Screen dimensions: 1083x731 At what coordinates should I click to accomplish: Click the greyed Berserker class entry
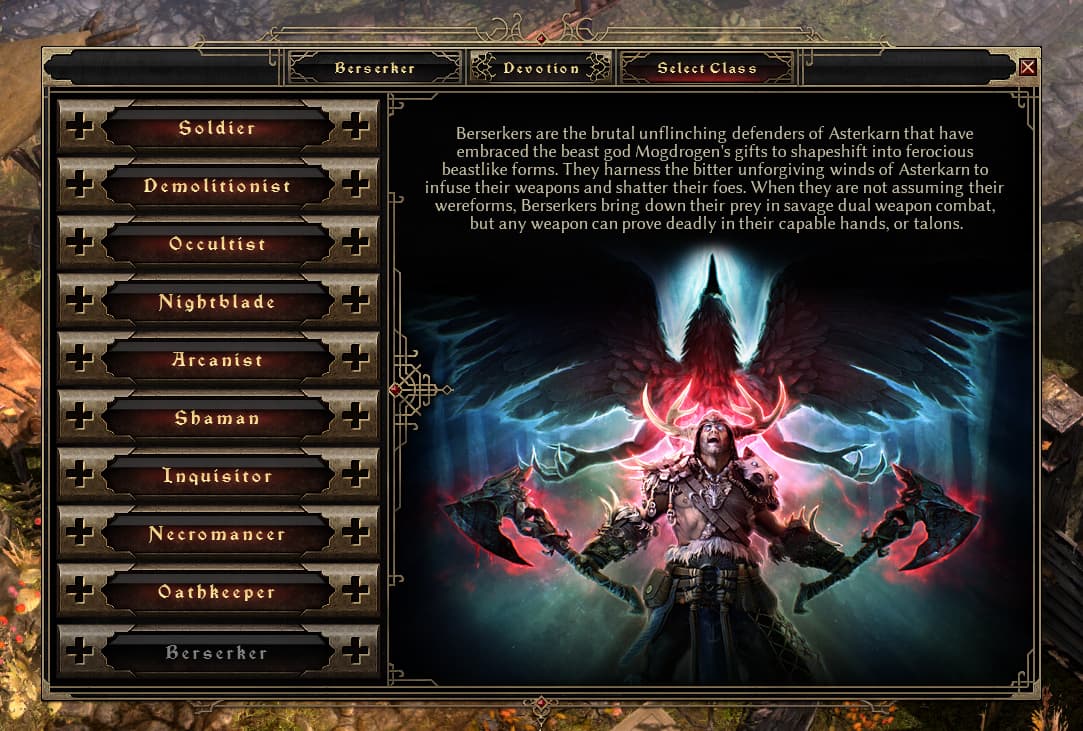pyautogui.click(x=217, y=652)
